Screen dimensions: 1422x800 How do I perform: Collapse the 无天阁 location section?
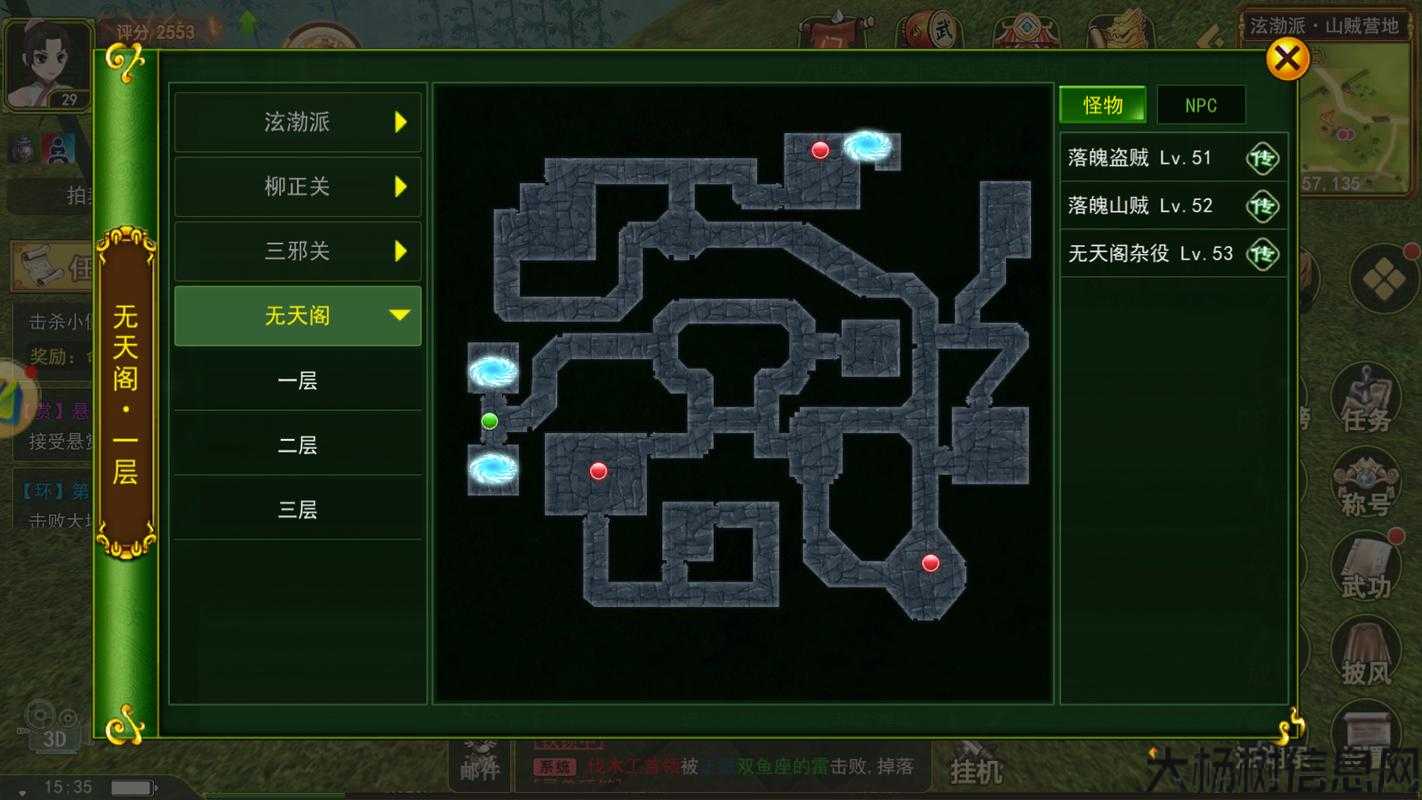(x=297, y=315)
